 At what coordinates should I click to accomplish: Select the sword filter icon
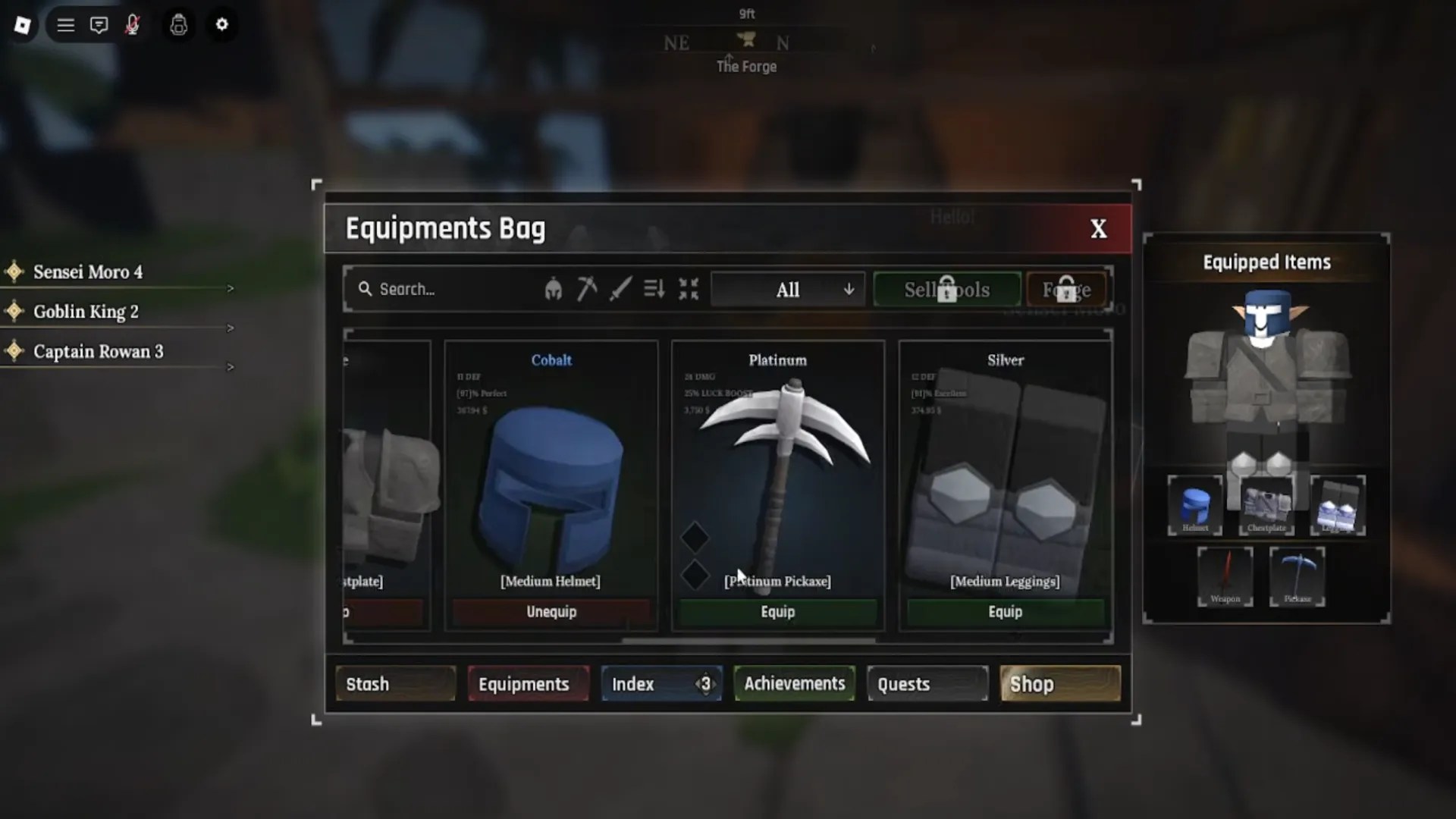[x=621, y=289]
